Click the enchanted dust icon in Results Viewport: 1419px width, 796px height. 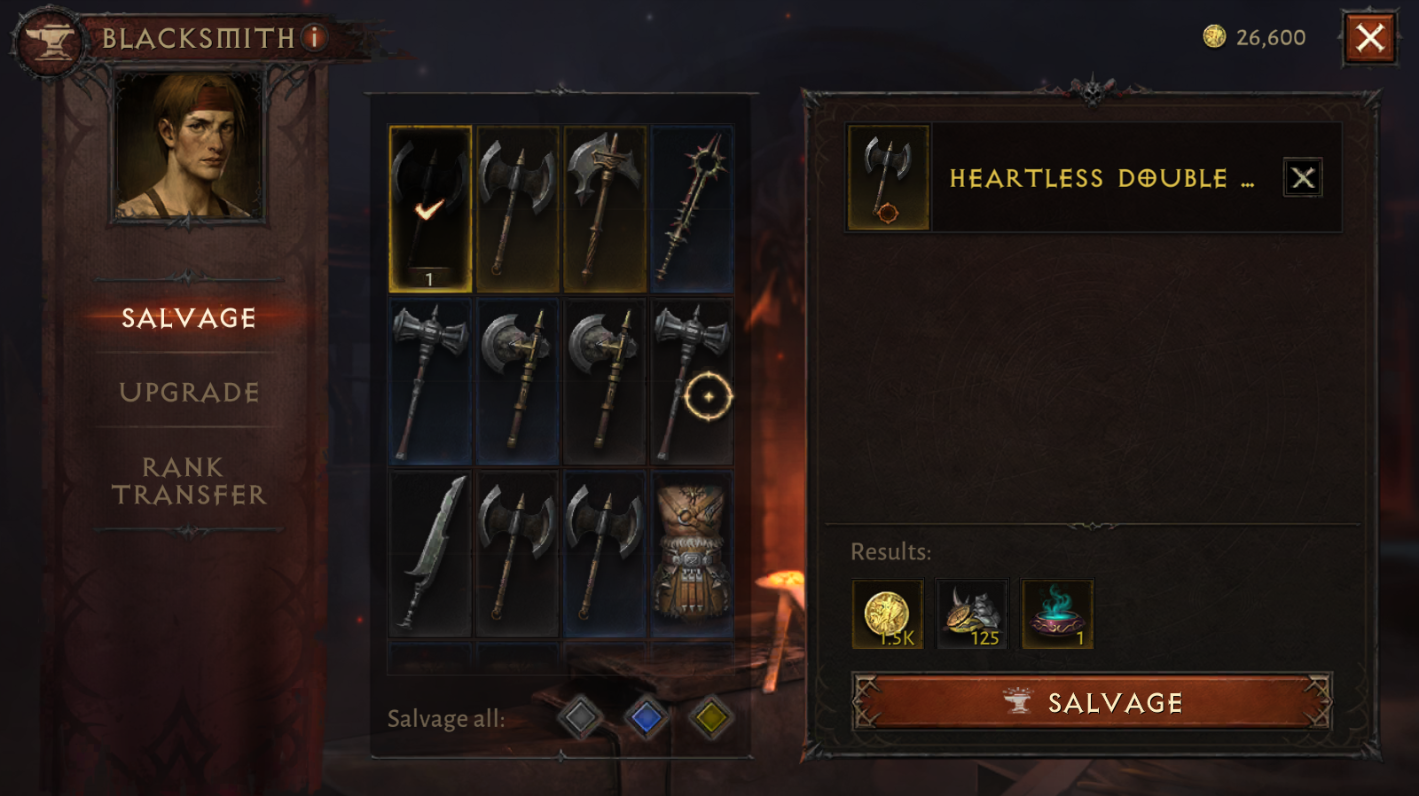pyautogui.click(x=1056, y=613)
